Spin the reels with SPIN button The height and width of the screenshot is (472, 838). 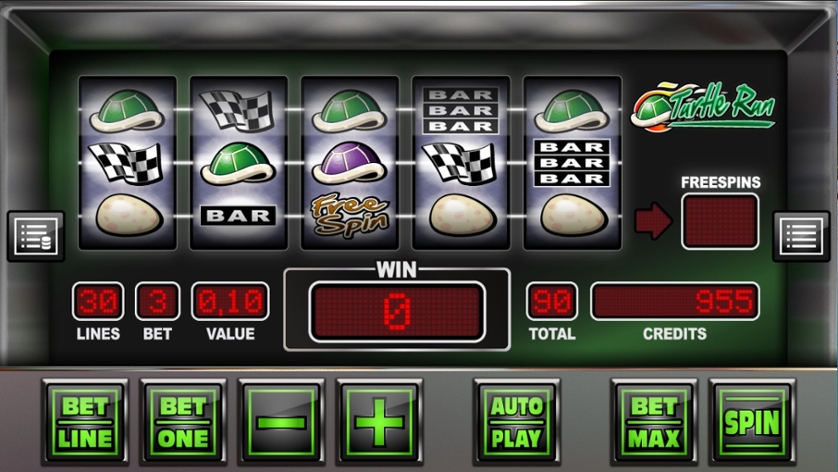click(751, 422)
